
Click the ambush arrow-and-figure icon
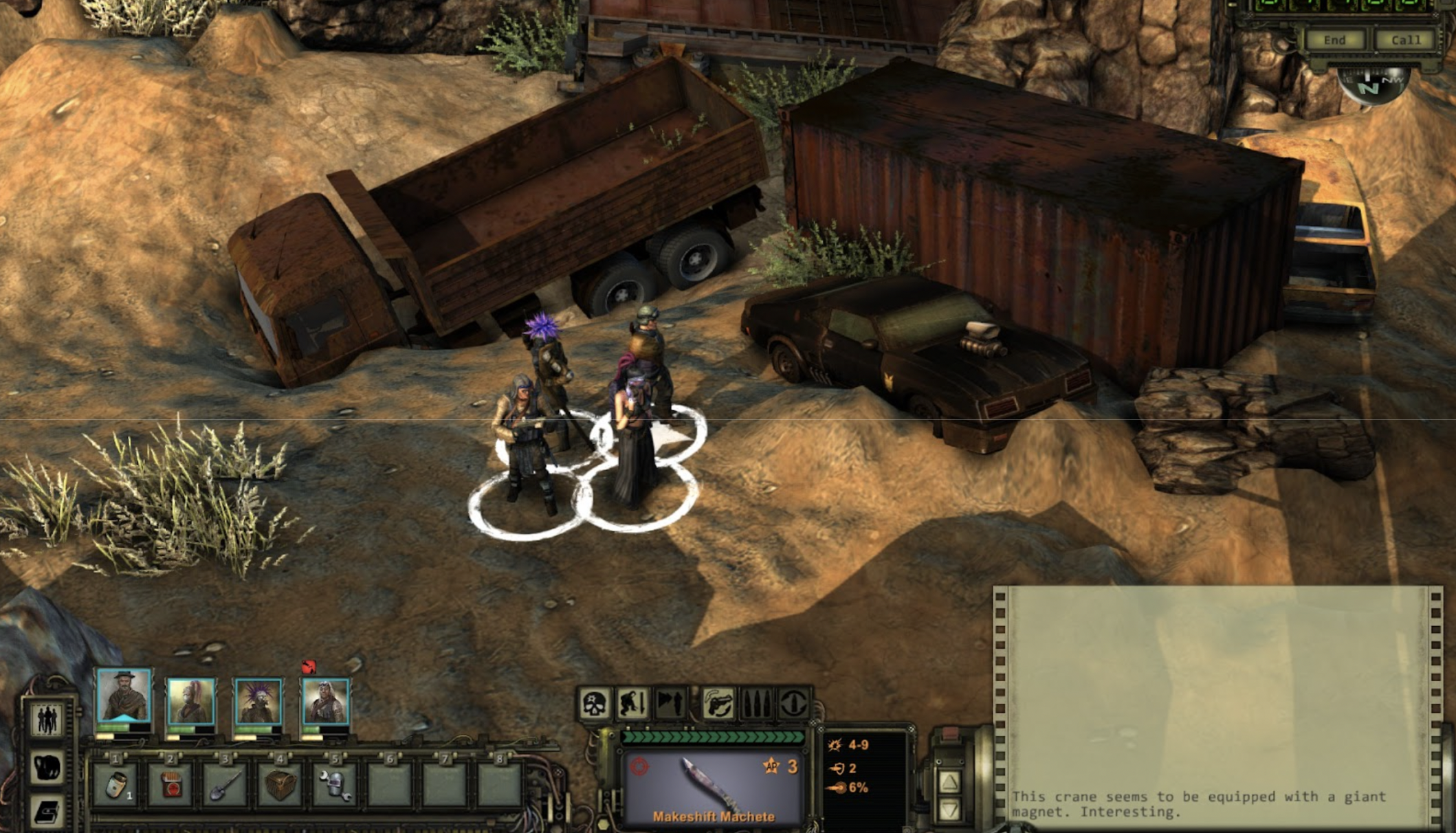[670, 704]
